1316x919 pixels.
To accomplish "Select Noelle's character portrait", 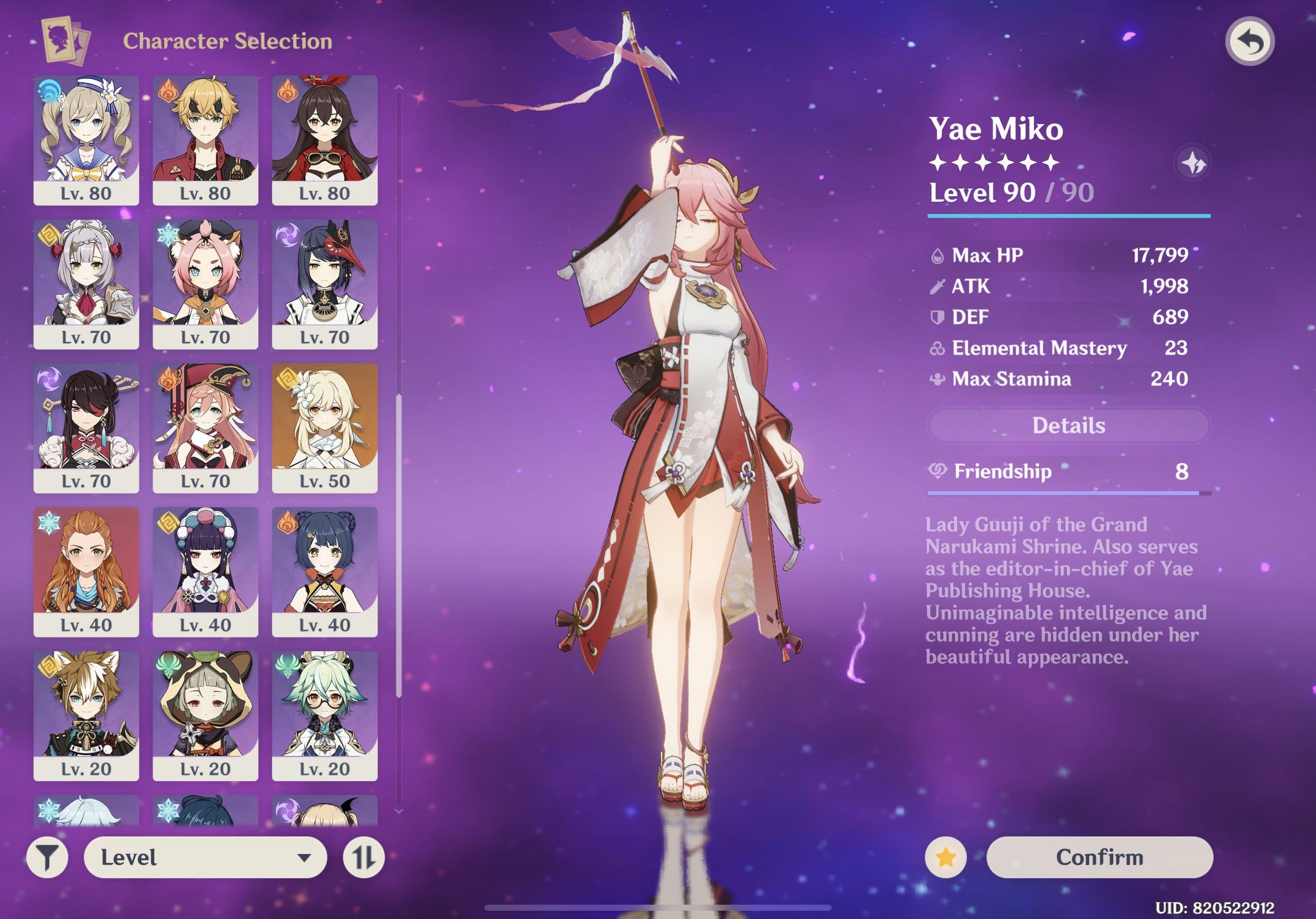I will point(86,284).
